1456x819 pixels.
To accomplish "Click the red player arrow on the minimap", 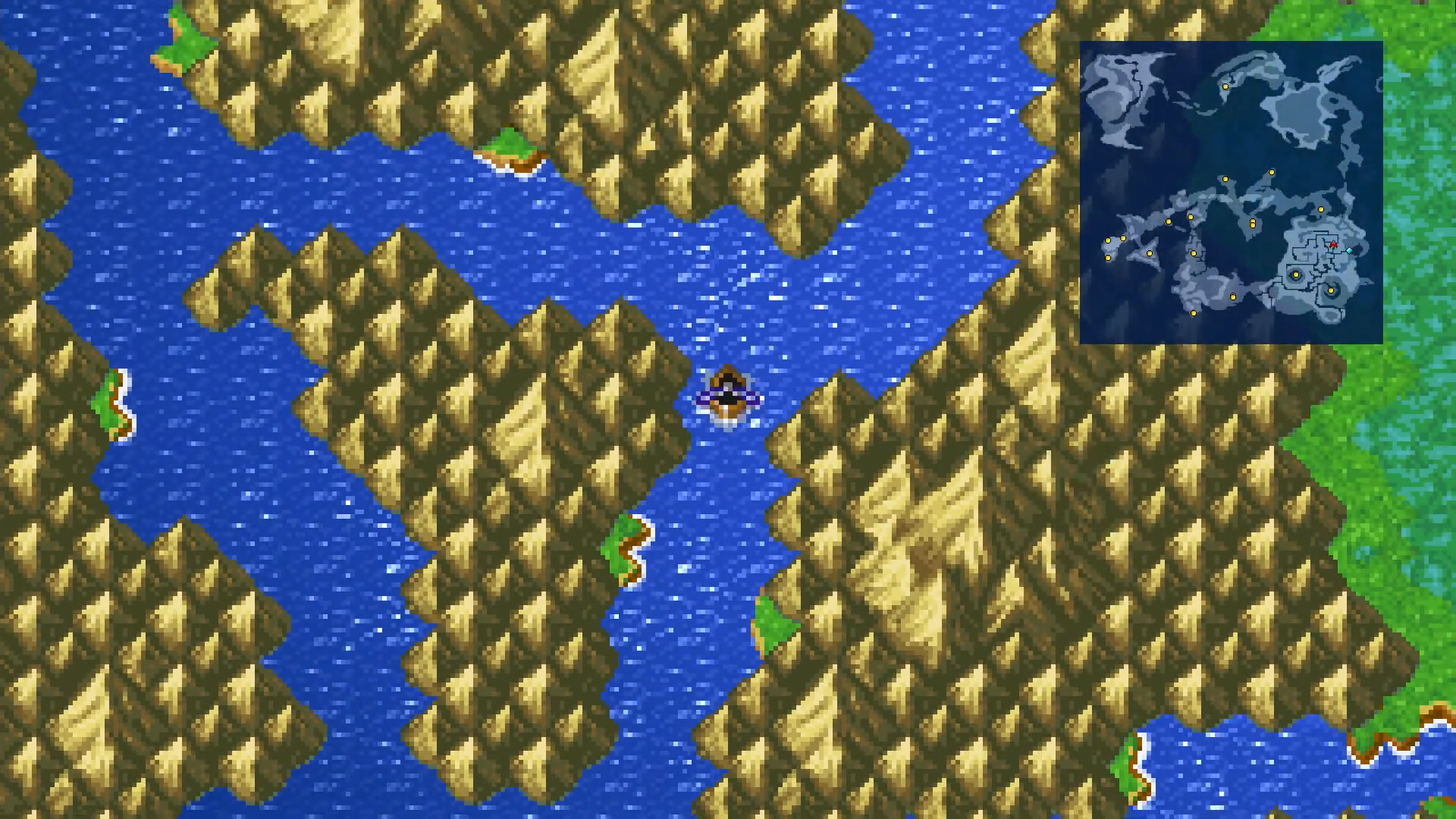I will point(1333,244).
